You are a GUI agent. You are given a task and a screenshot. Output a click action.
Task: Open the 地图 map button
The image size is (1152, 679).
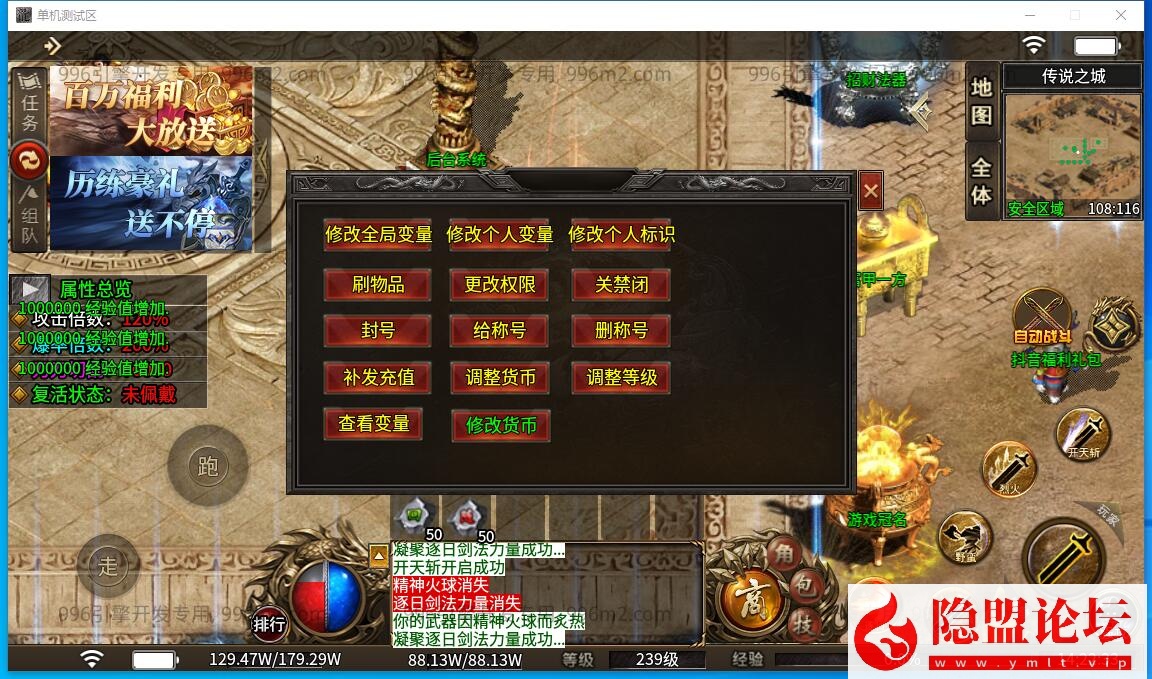981,102
